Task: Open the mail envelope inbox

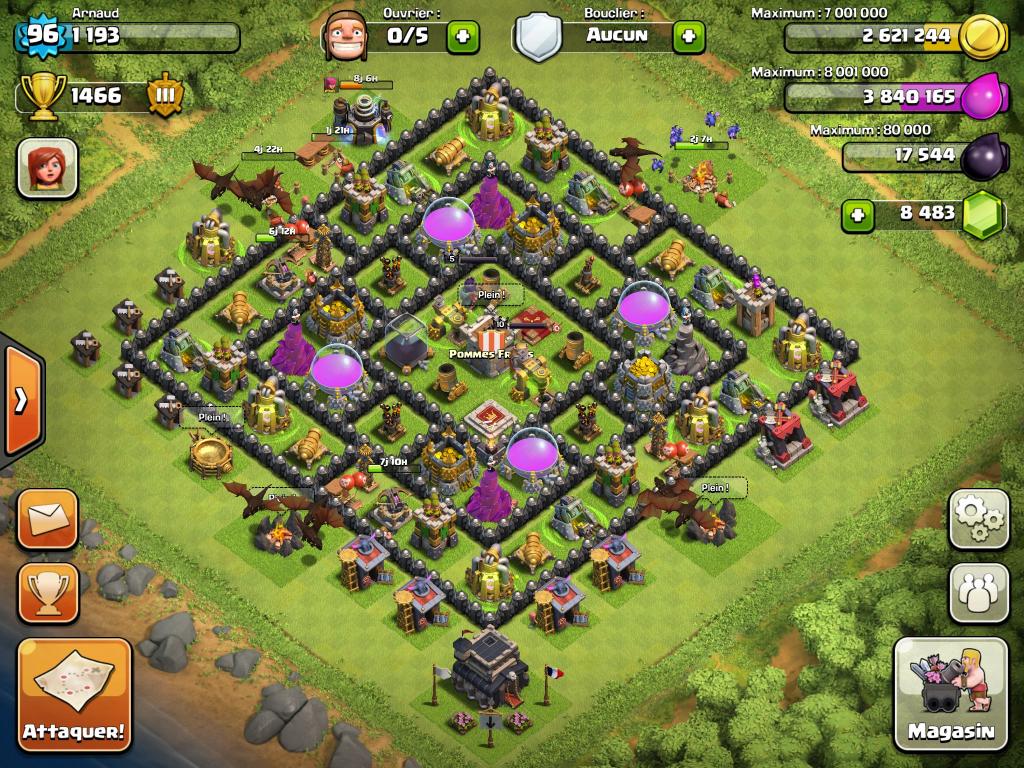Action: click(47, 519)
